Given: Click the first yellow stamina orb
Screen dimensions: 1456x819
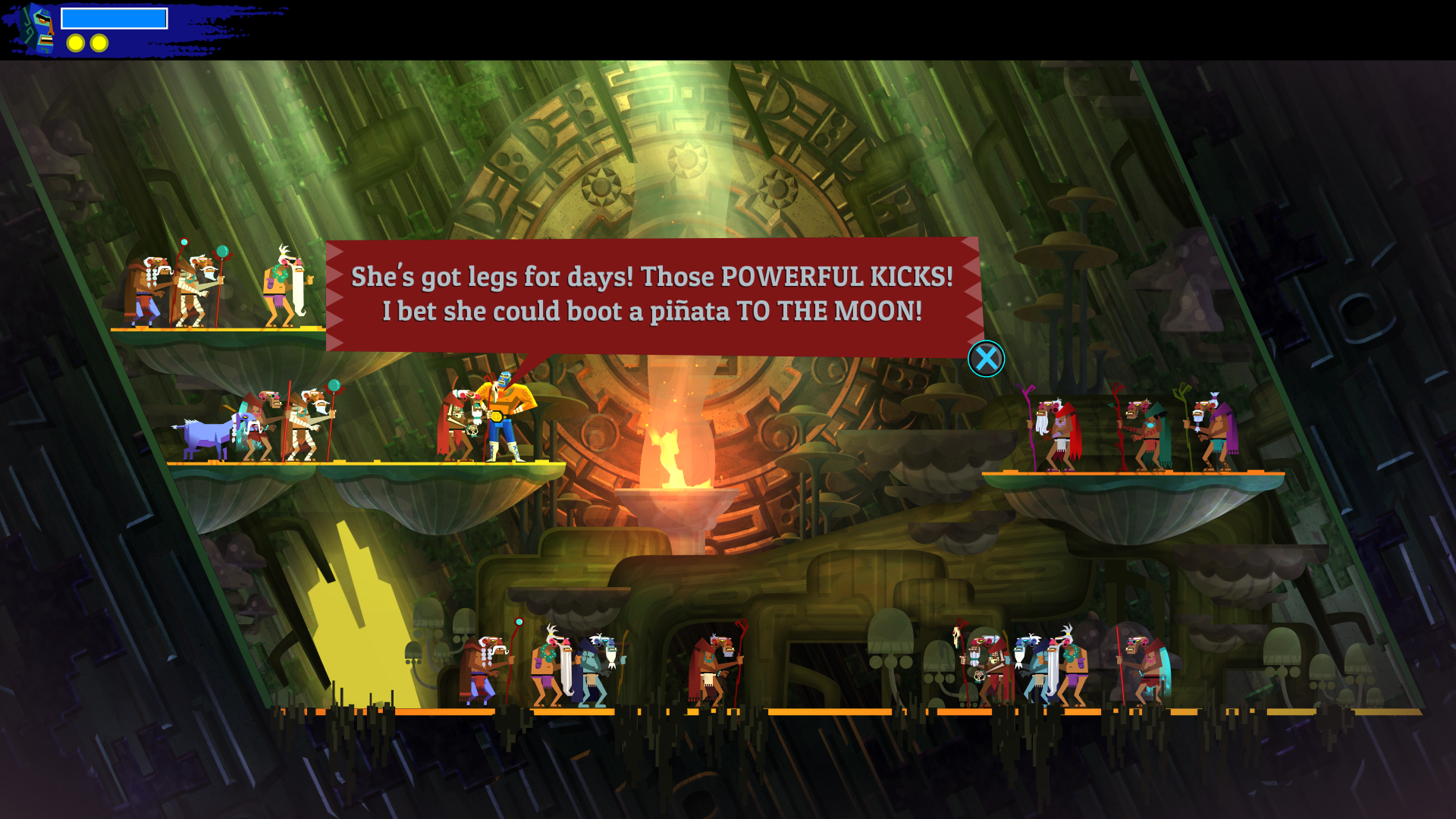Looking at the screenshot, I should point(74,43).
